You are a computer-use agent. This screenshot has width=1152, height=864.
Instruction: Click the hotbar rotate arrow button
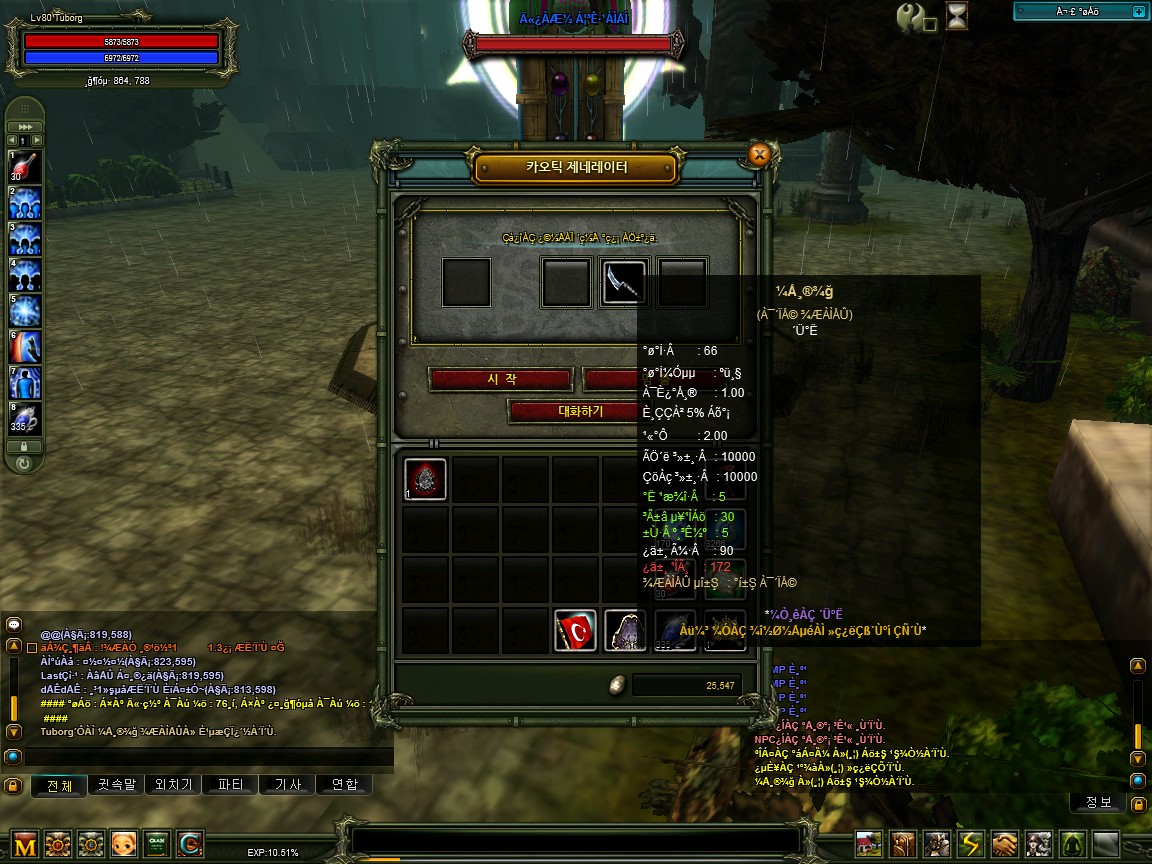click(24, 464)
